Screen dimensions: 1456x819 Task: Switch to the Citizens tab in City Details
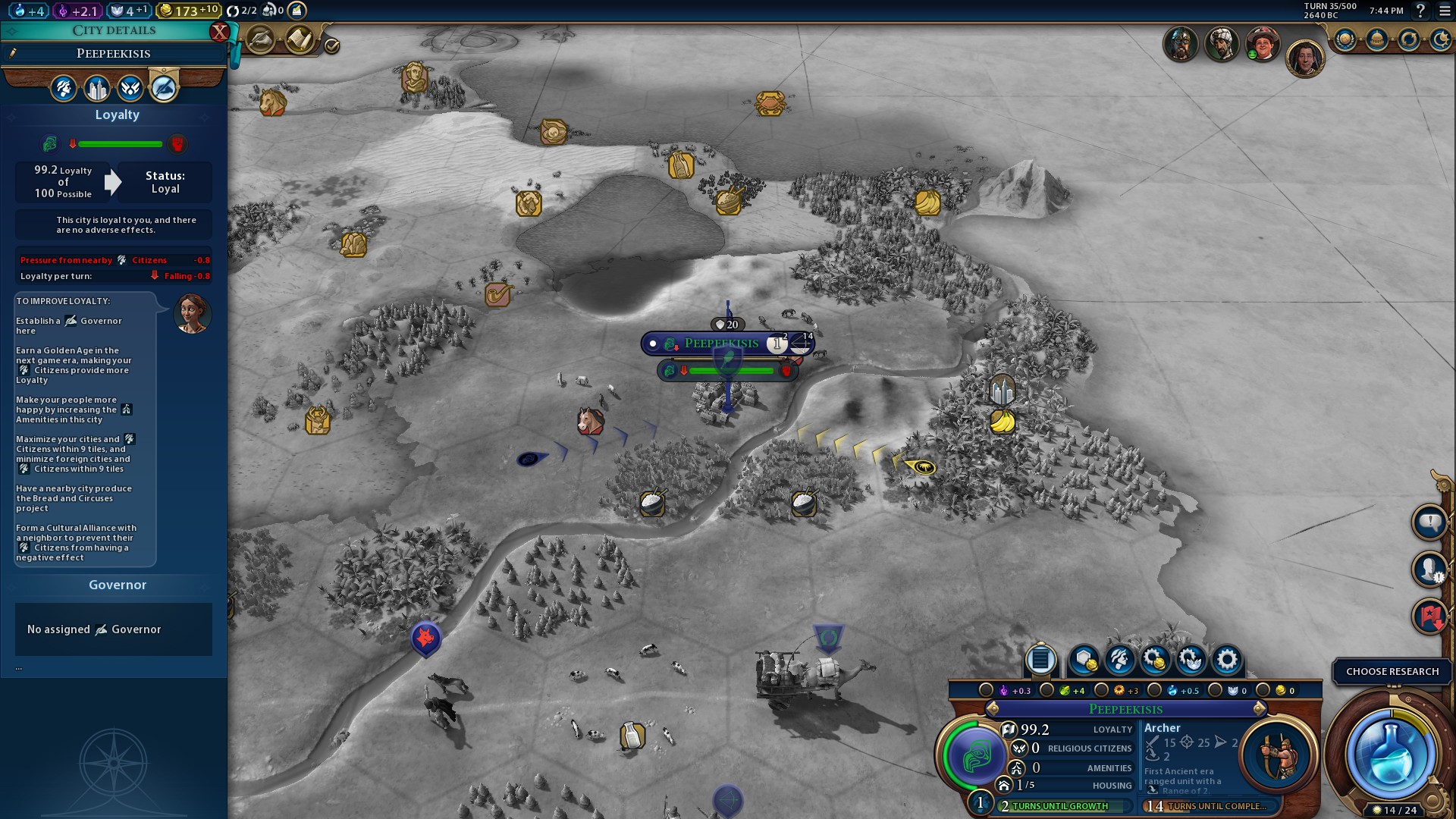(63, 88)
